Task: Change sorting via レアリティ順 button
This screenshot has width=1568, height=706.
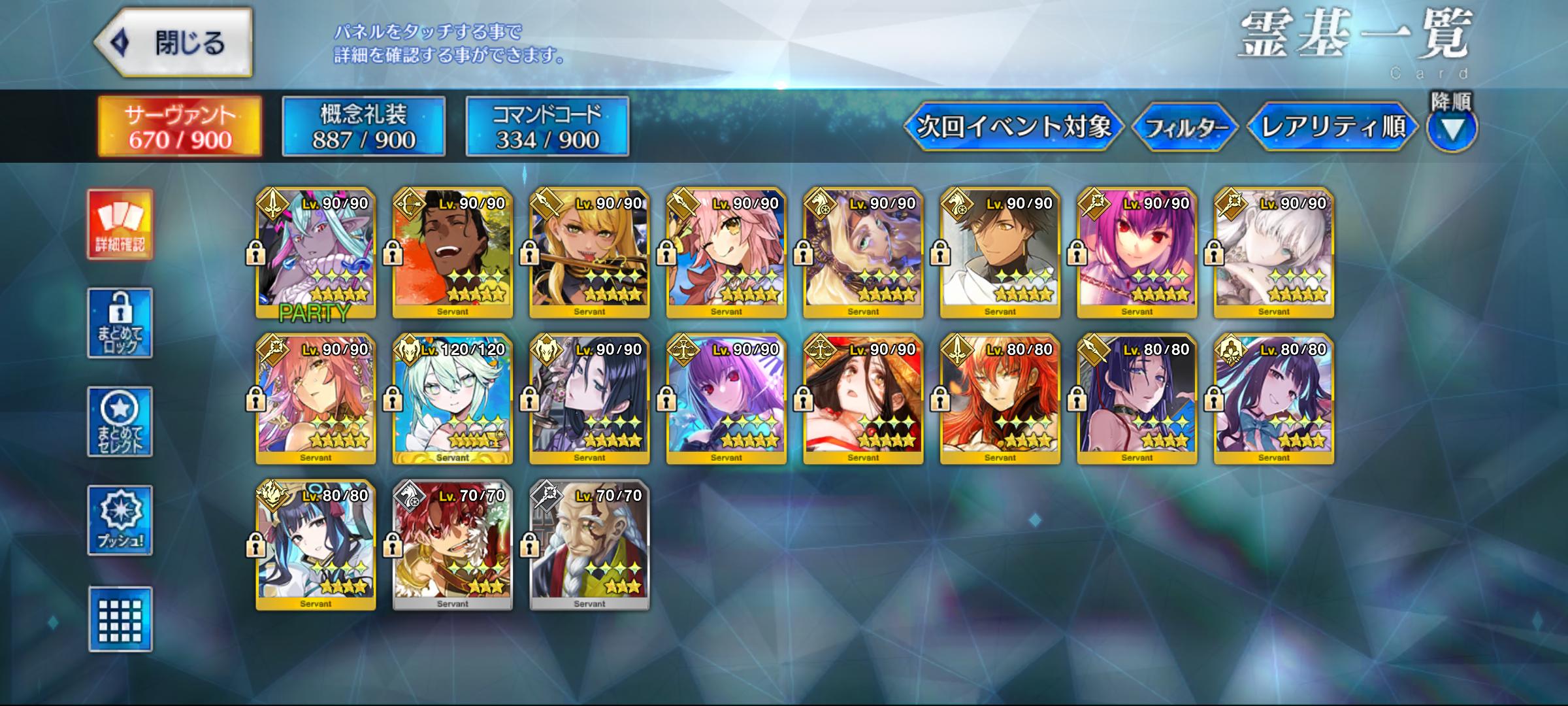Action: 1332,126
